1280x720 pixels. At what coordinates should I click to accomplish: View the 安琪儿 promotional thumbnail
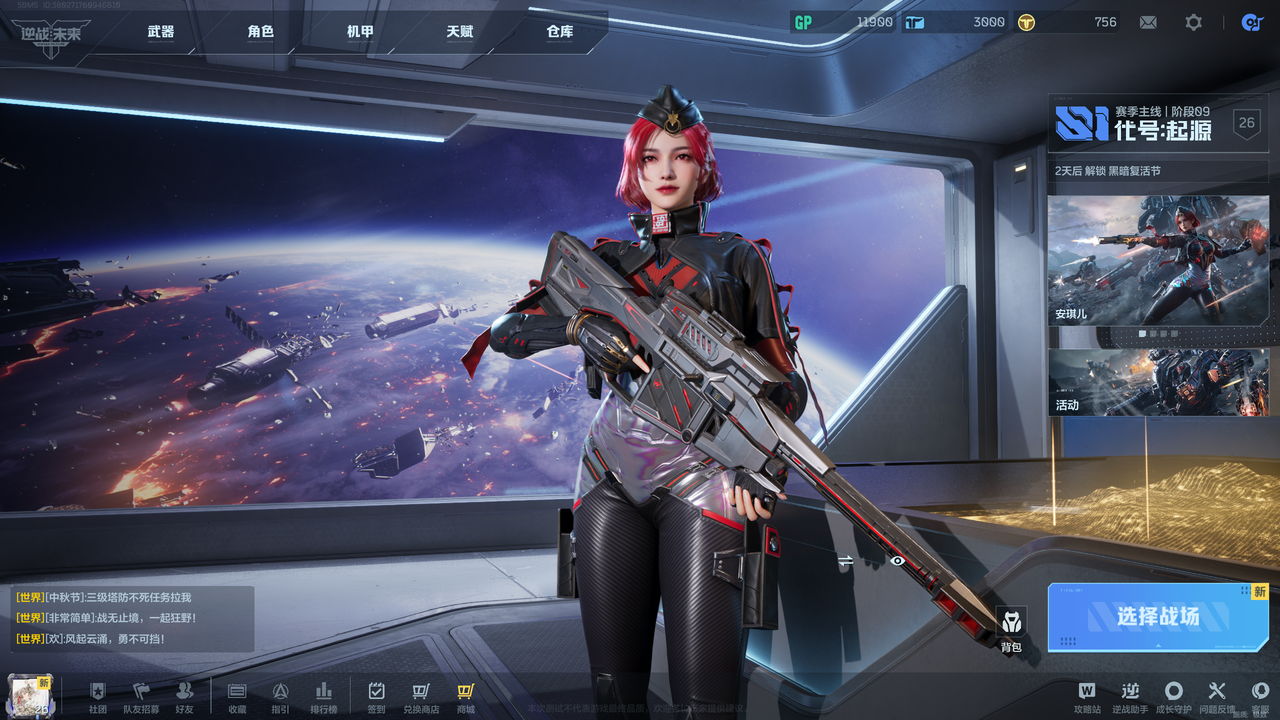[1158, 261]
